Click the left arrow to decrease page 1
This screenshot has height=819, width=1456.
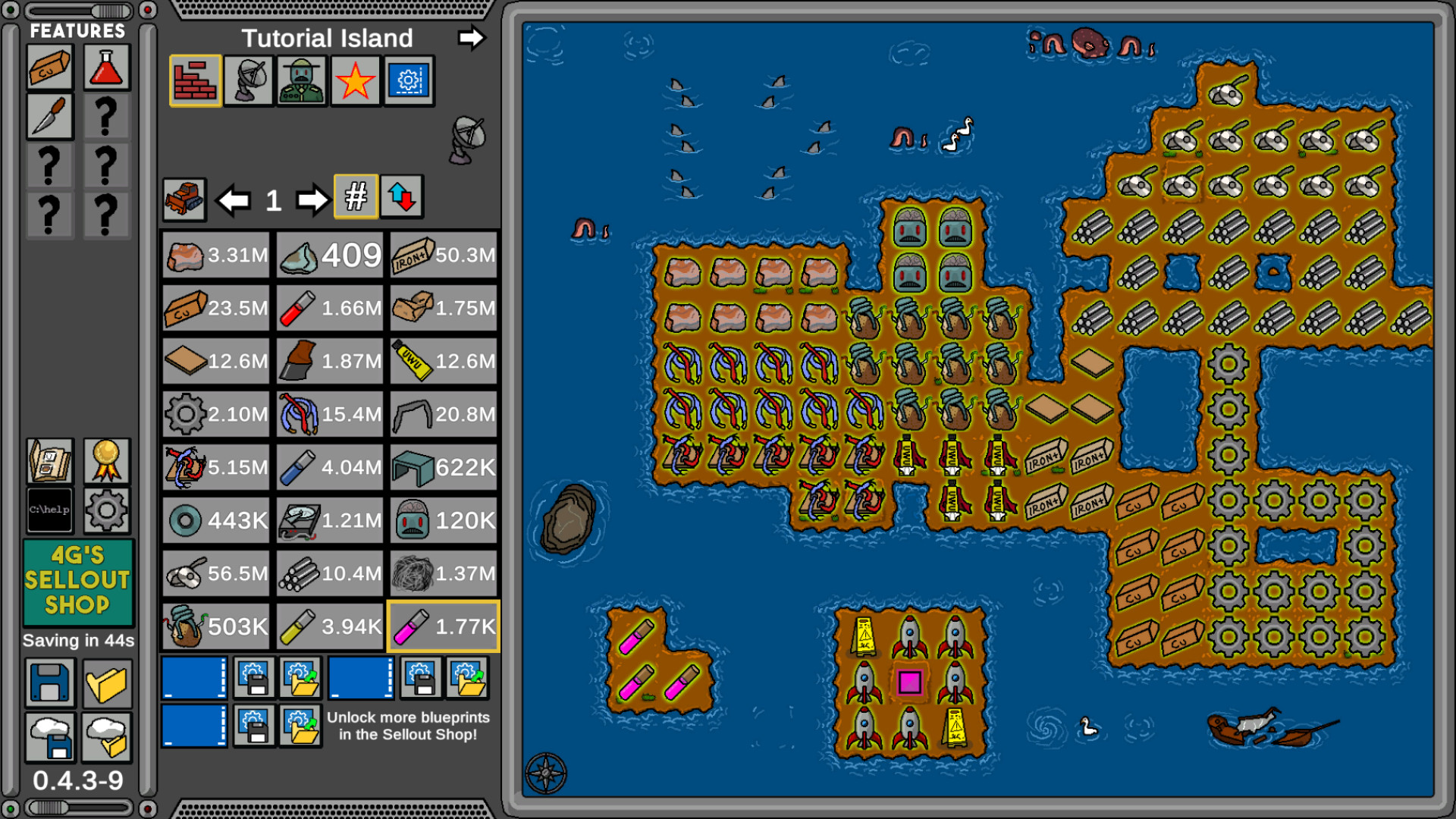coord(235,199)
